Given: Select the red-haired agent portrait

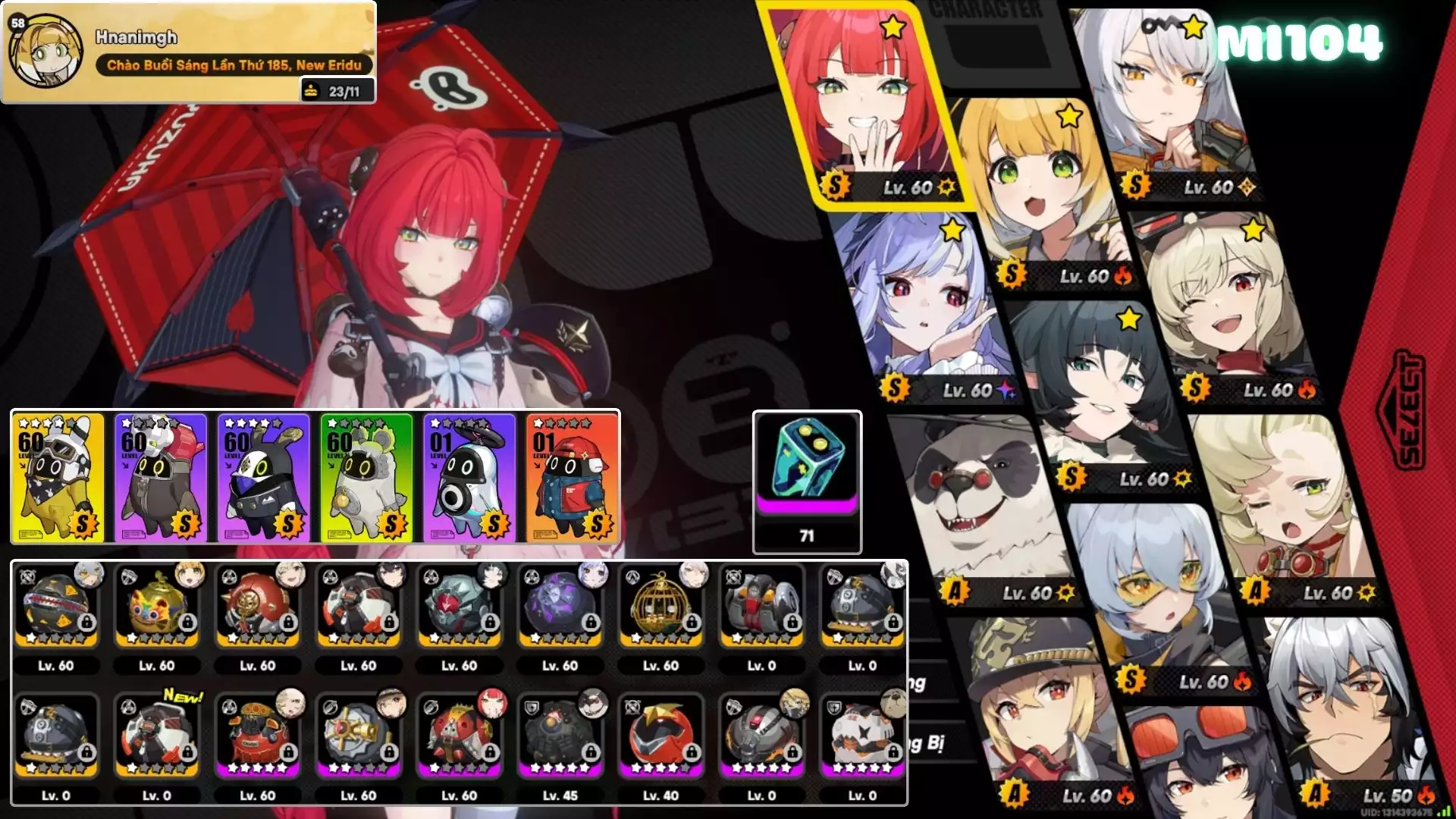Looking at the screenshot, I should pyautogui.click(x=864, y=106).
